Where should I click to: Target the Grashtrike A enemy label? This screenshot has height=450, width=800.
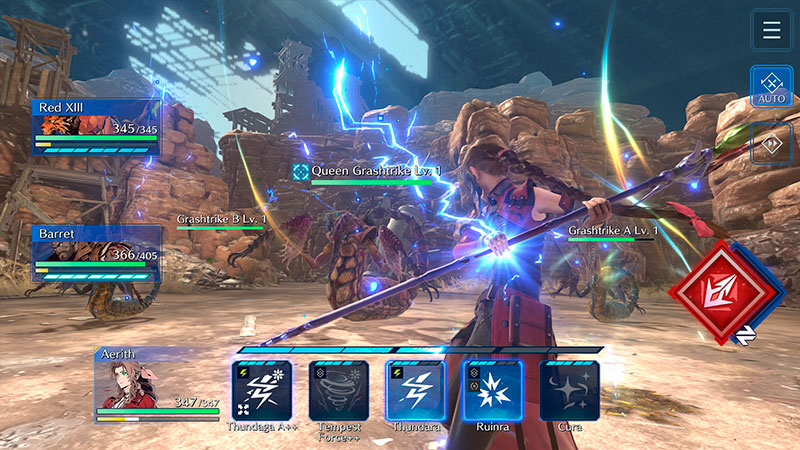coord(612,232)
